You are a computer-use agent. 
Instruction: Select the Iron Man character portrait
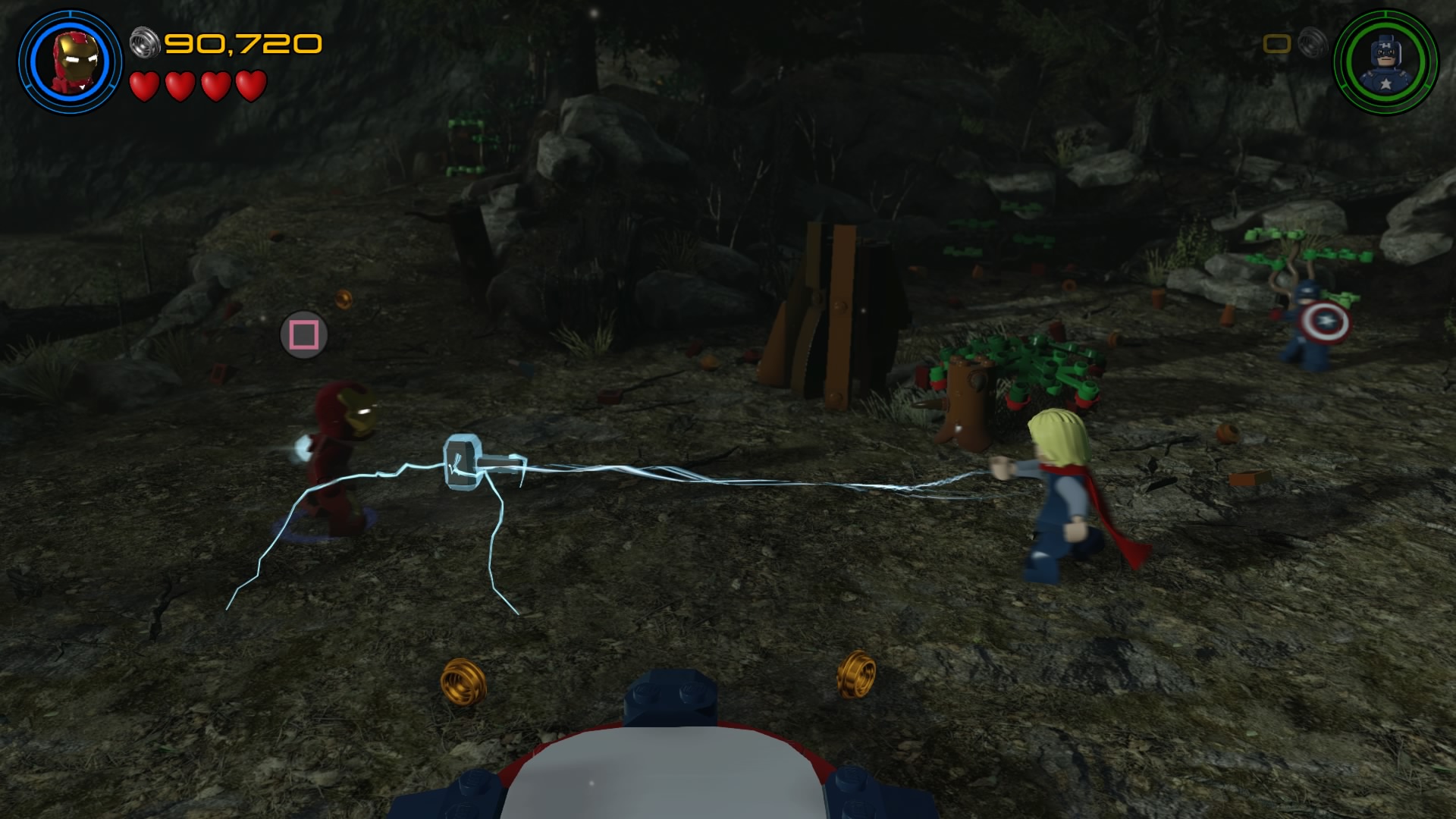(x=70, y=62)
